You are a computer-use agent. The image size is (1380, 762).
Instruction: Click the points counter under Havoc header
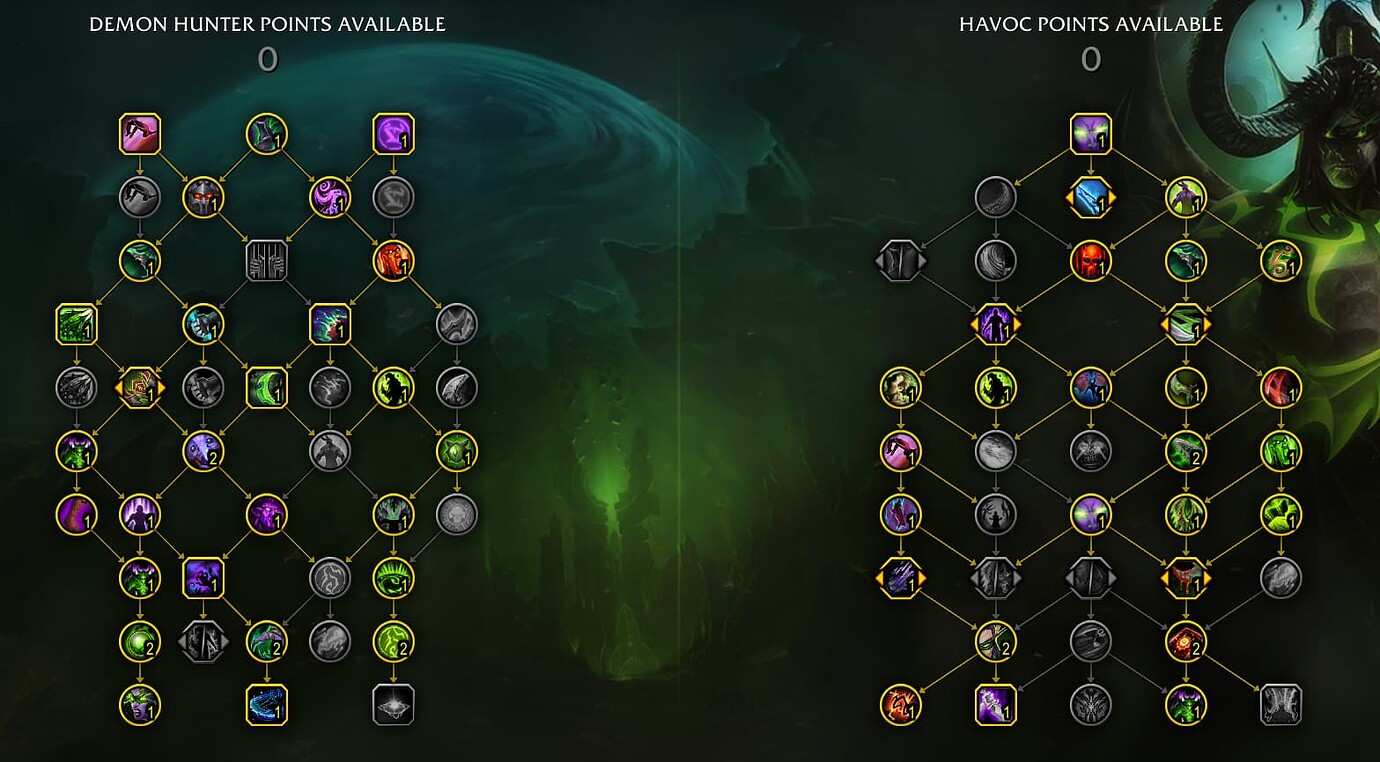pyautogui.click(x=1092, y=60)
